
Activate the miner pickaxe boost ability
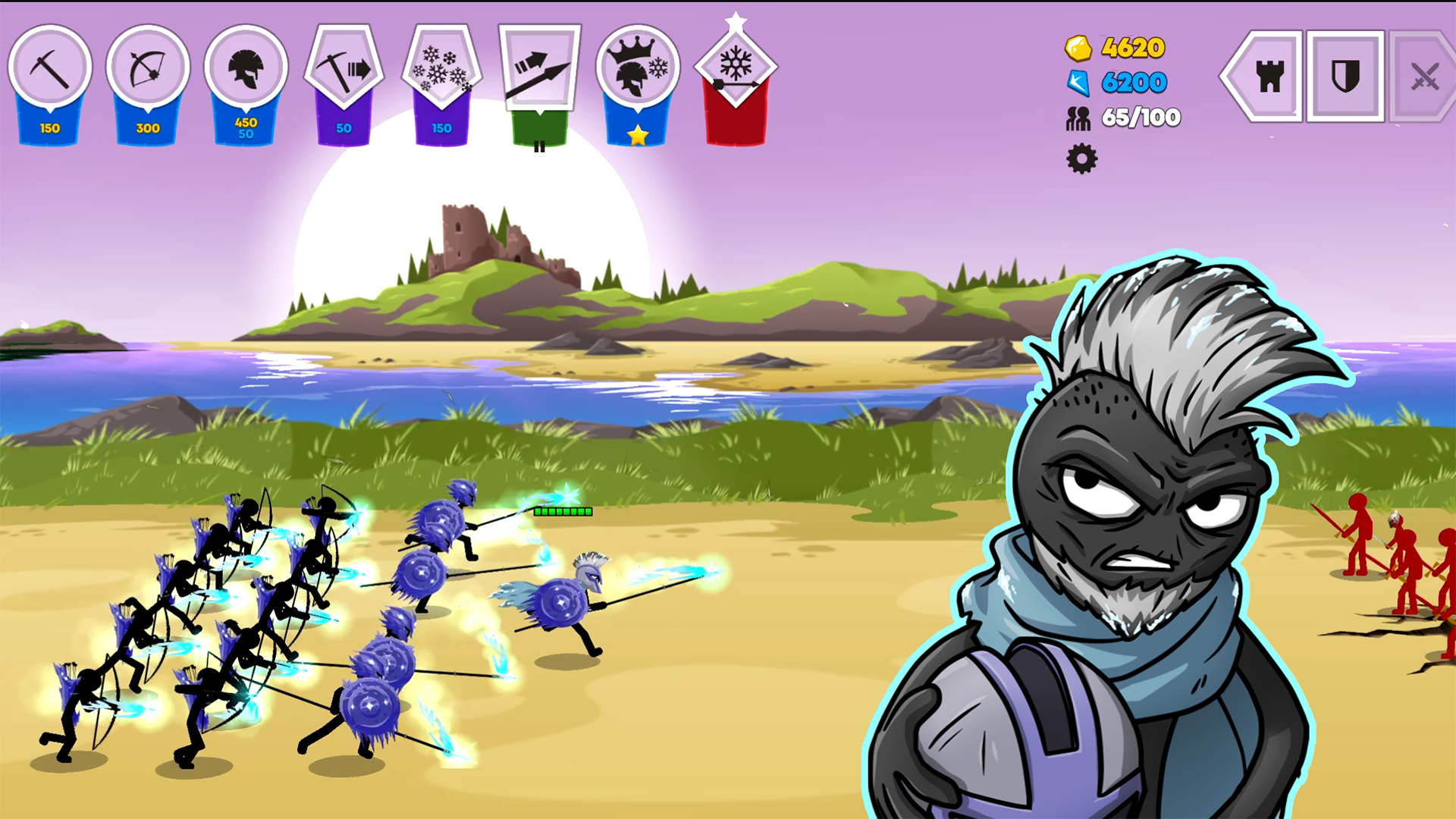(x=344, y=68)
